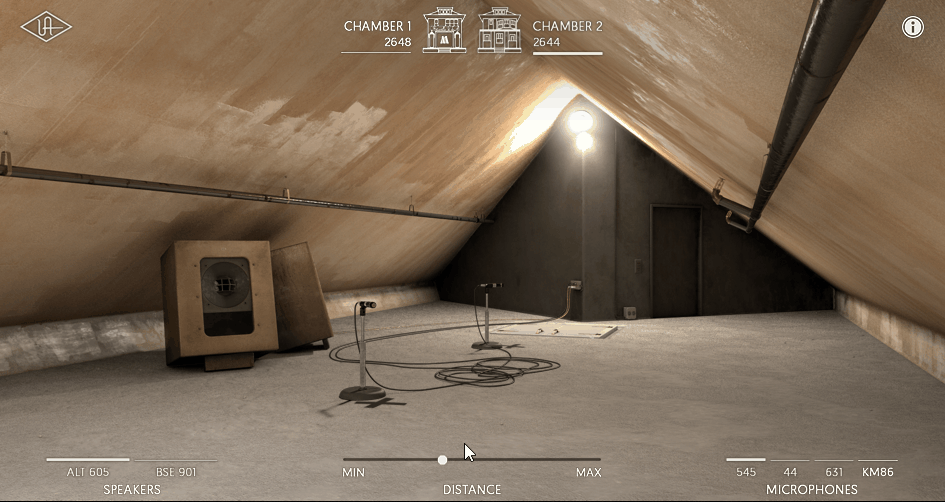This screenshot has width=945, height=502.
Task: Set distance to MAX
Action: pos(588,472)
